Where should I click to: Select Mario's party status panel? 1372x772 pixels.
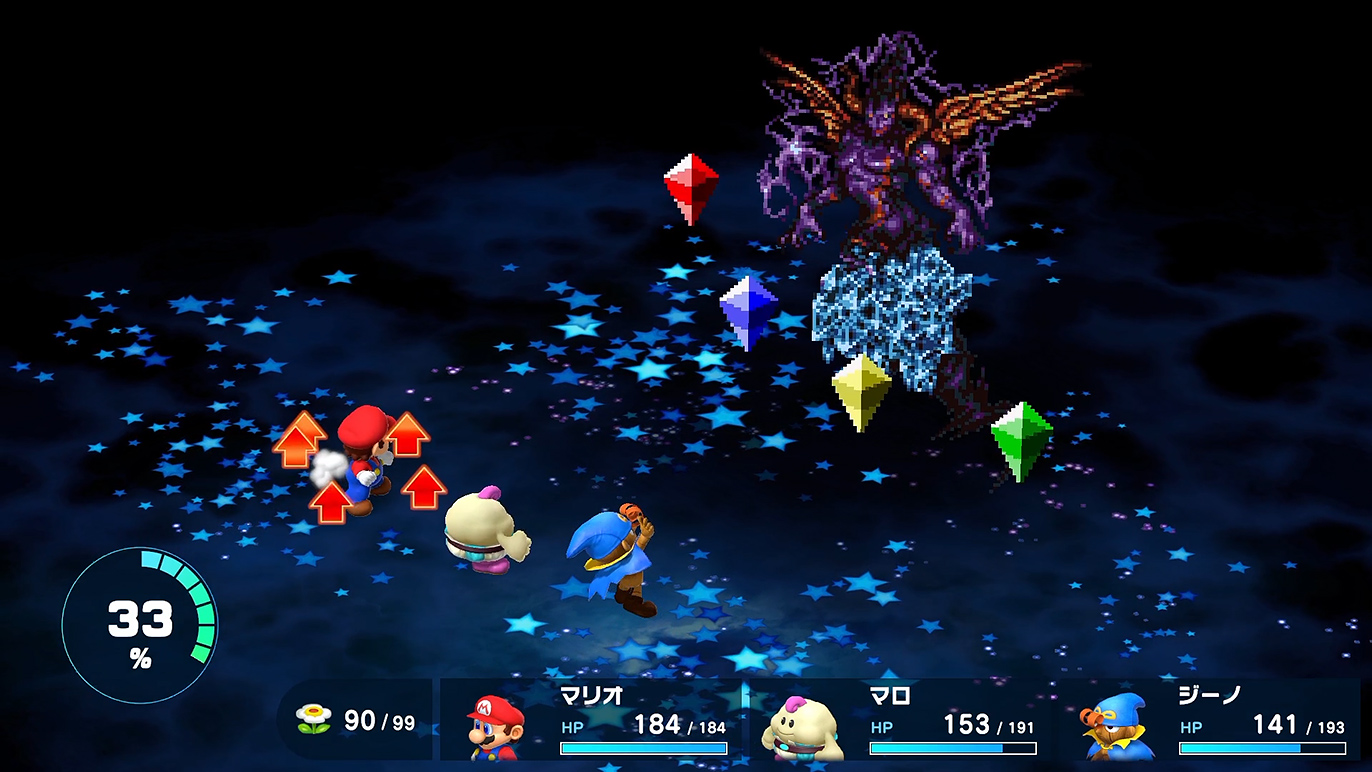click(594, 720)
